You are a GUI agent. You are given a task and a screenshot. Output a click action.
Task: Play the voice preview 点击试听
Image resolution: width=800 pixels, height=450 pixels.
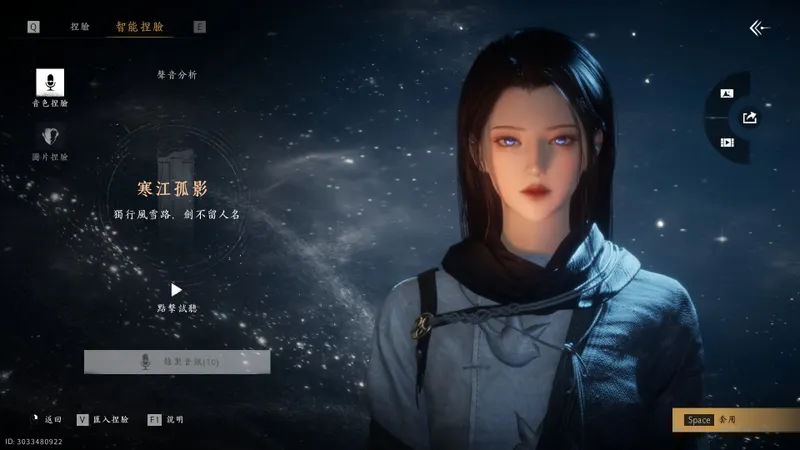pyautogui.click(x=177, y=290)
